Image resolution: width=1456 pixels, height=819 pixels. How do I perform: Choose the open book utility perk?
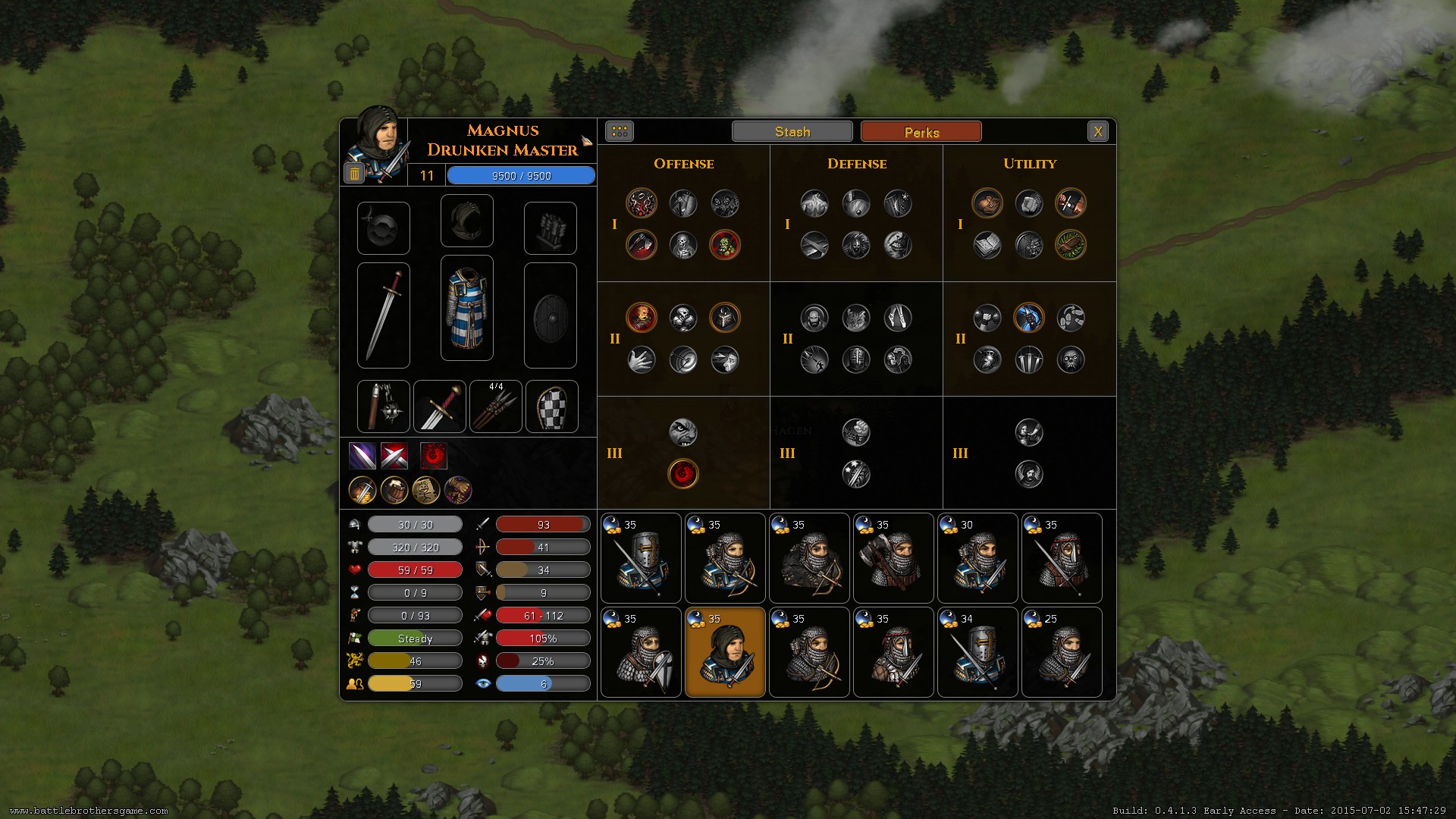point(987,245)
